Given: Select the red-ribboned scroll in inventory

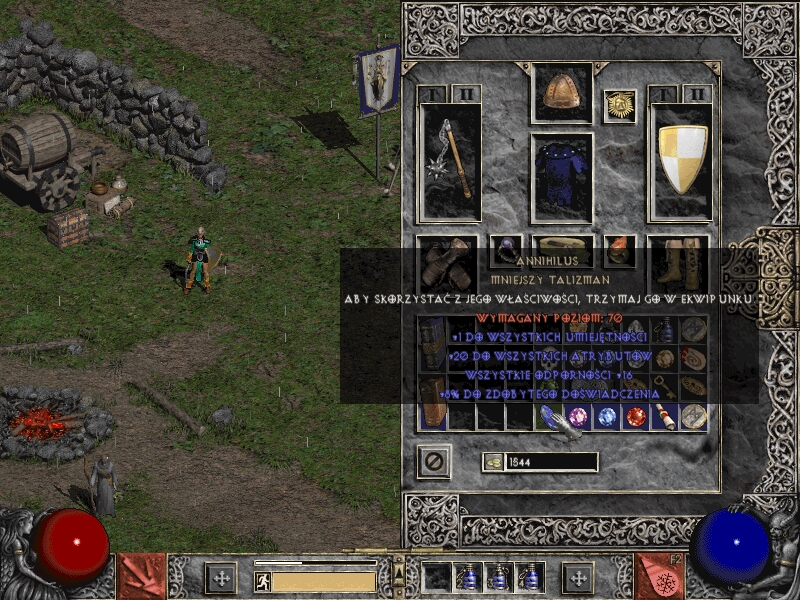Looking at the screenshot, I should tap(664, 416).
